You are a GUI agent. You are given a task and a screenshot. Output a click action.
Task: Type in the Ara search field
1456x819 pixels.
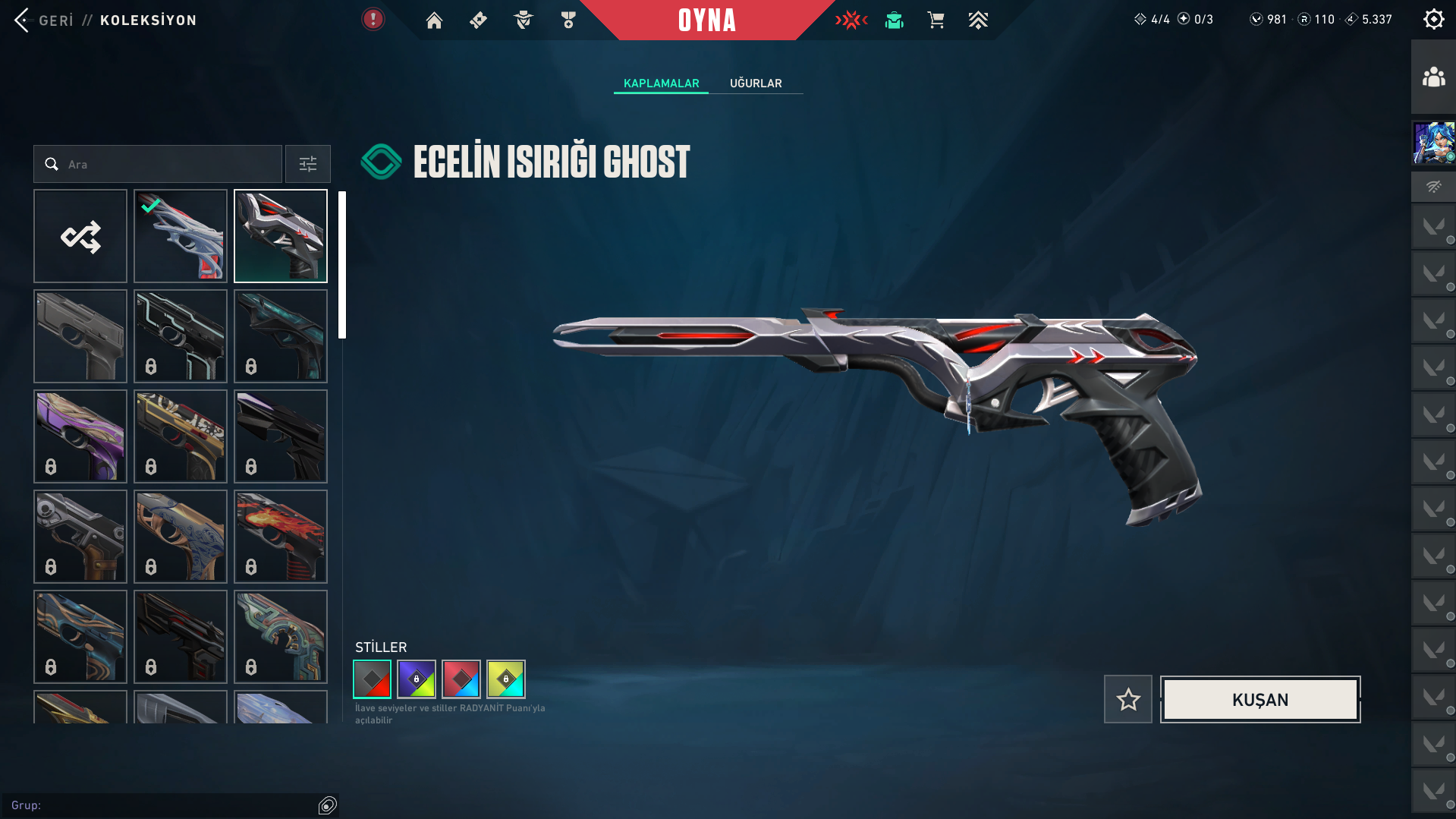pyautogui.click(x=167, y=164)
